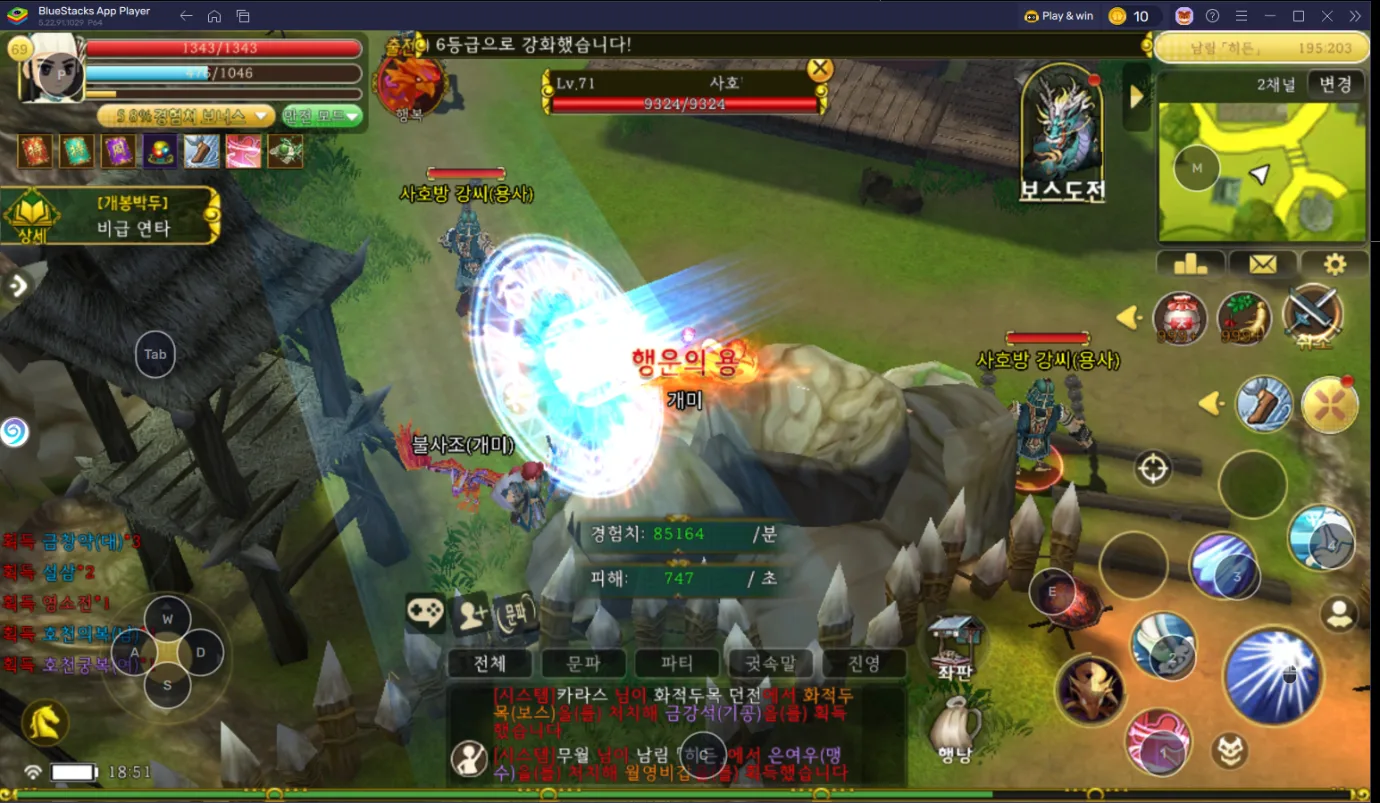
Task: Choose the 귓속말 whisper tab
Action: (770, 663)
